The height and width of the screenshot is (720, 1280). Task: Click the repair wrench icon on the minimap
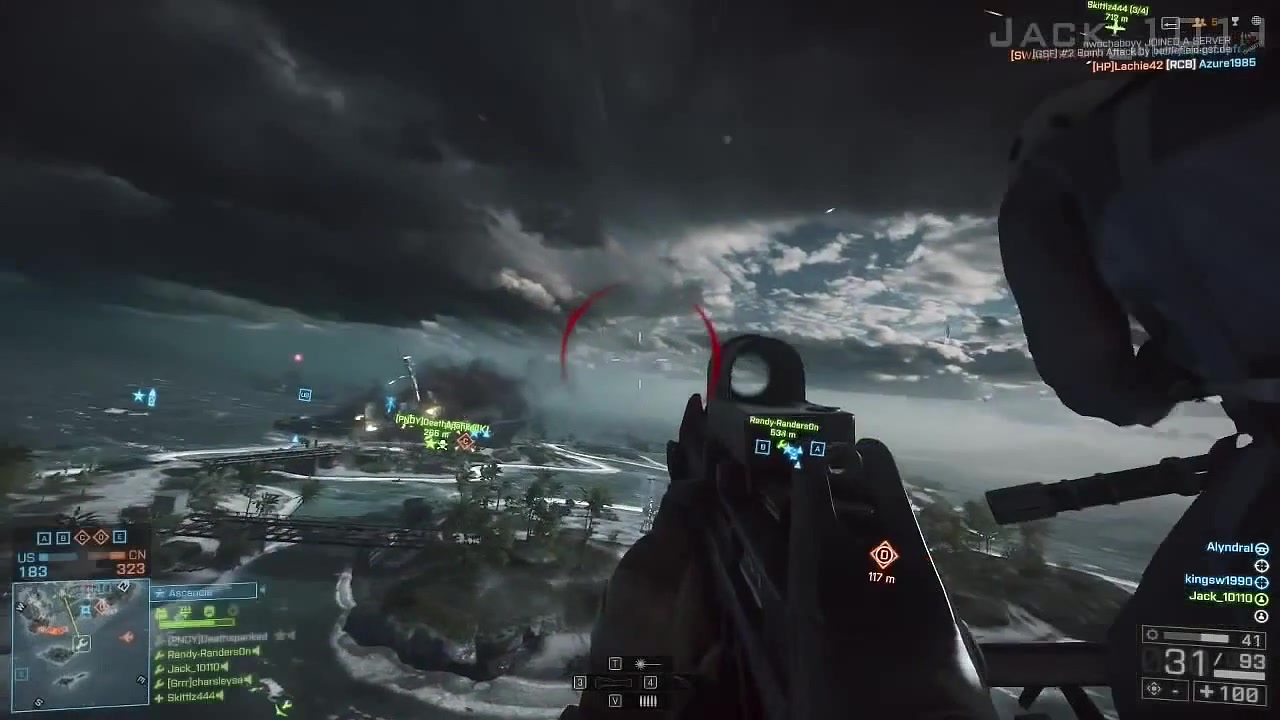pos(82,642)
